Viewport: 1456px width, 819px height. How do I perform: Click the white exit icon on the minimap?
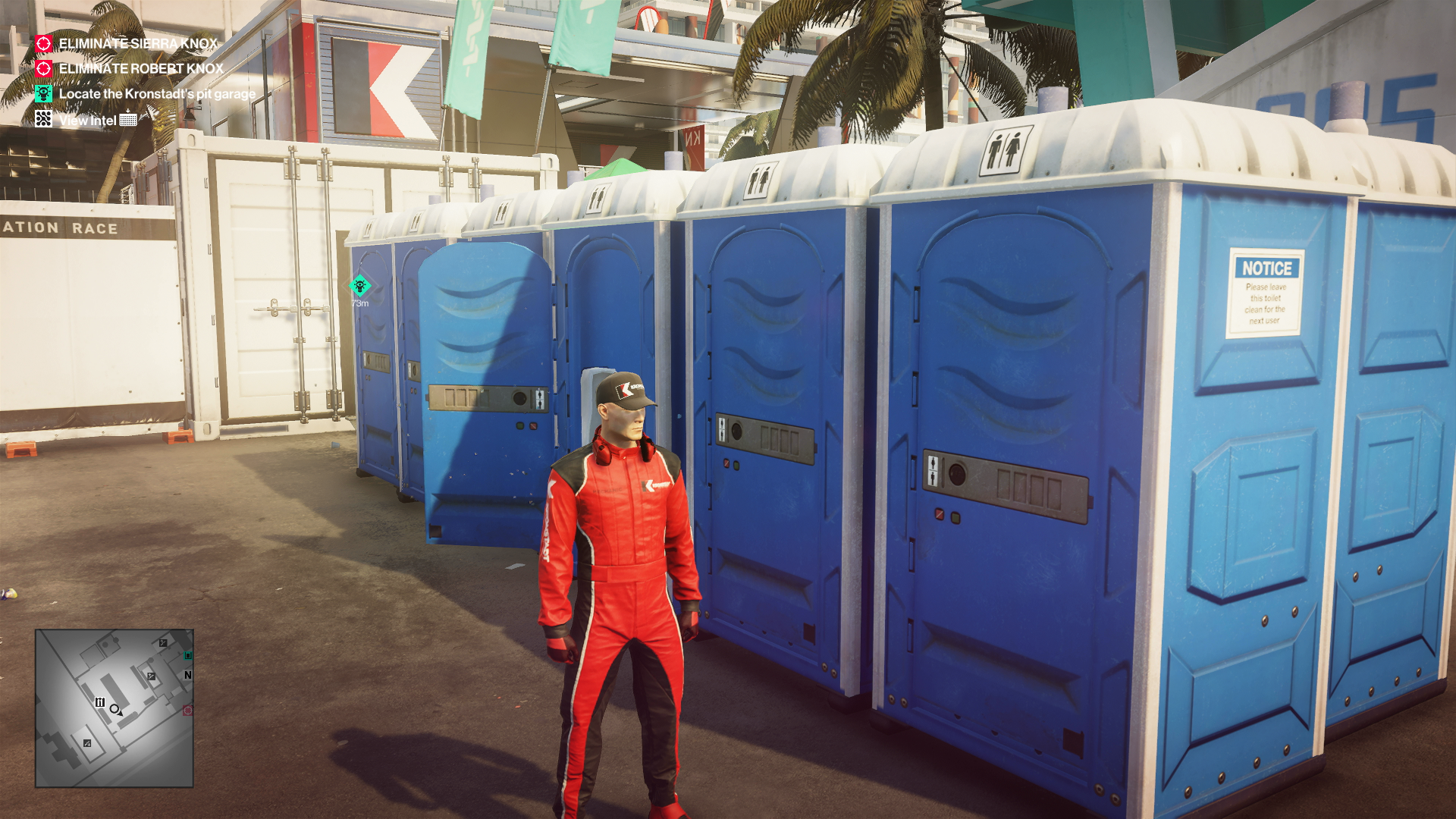click(101, 702)
